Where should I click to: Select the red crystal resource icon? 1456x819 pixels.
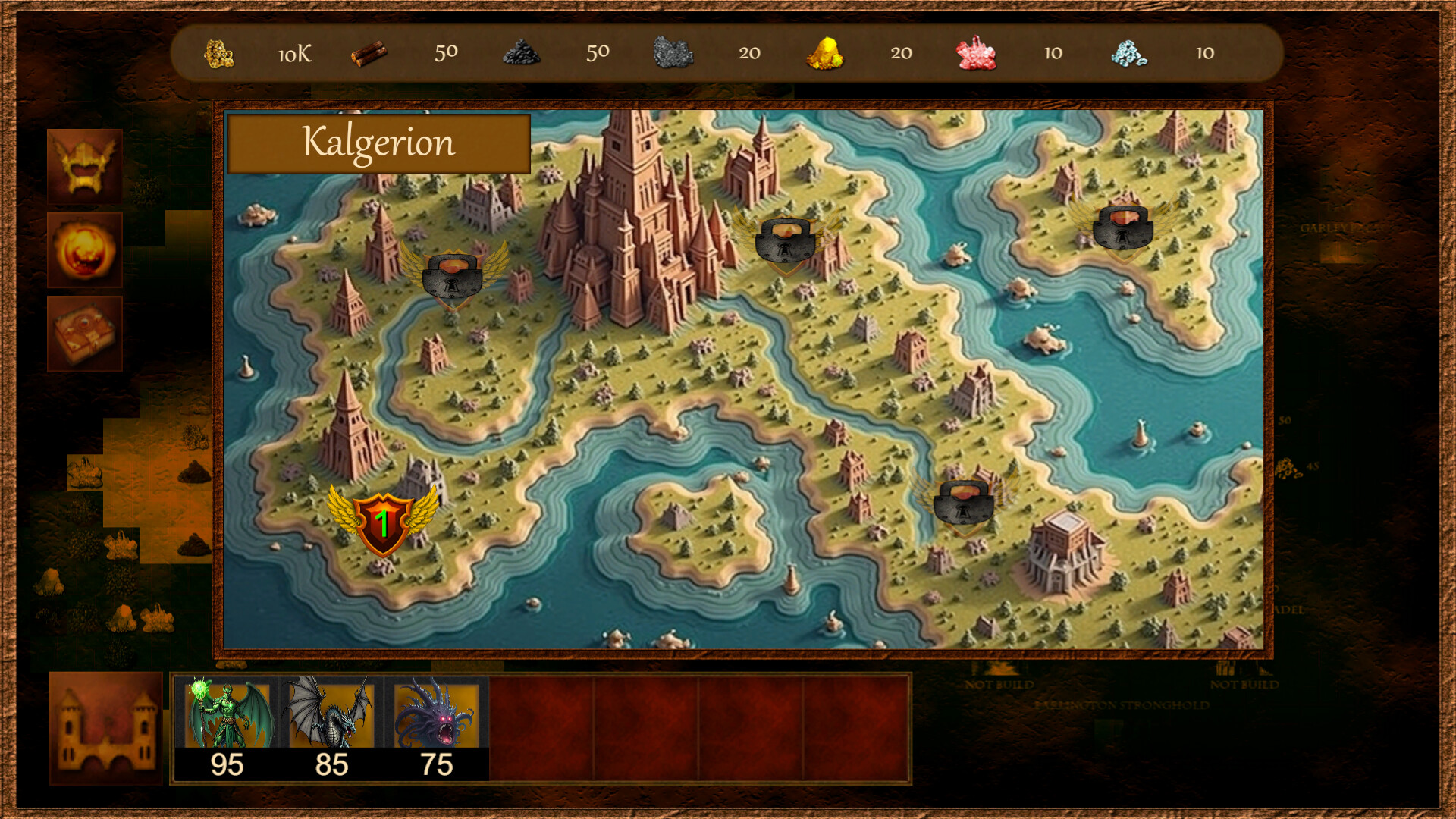pyautogui.click(x=977, y=55)
